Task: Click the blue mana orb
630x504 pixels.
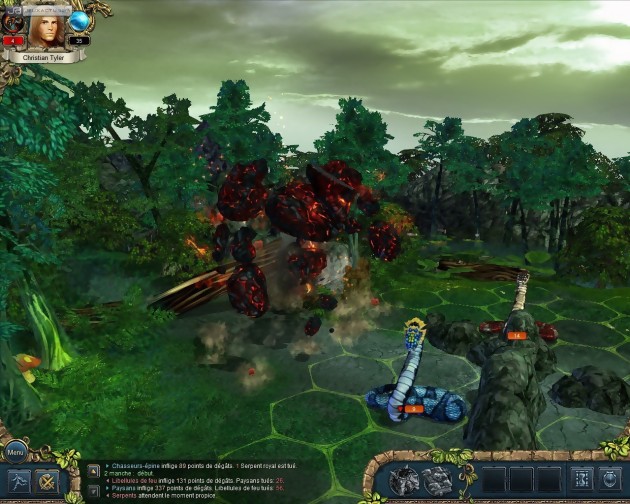Action: pos(79,21)
